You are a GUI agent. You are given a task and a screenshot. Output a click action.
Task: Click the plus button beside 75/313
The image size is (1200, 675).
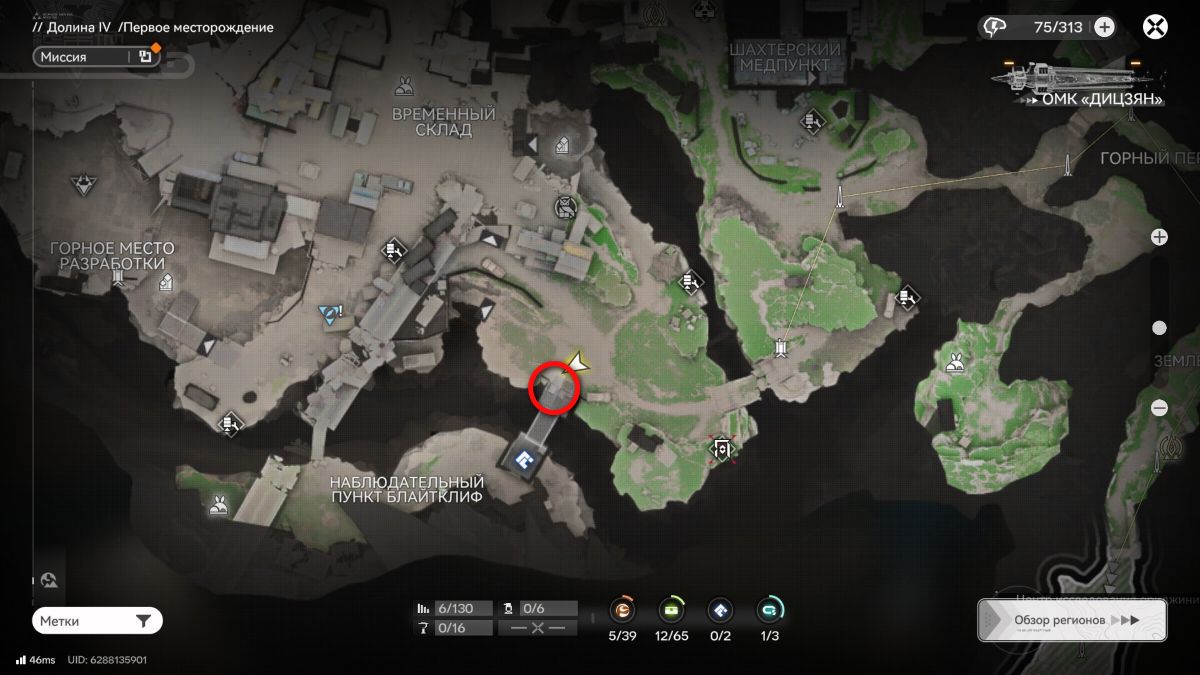coord(1104,27)
